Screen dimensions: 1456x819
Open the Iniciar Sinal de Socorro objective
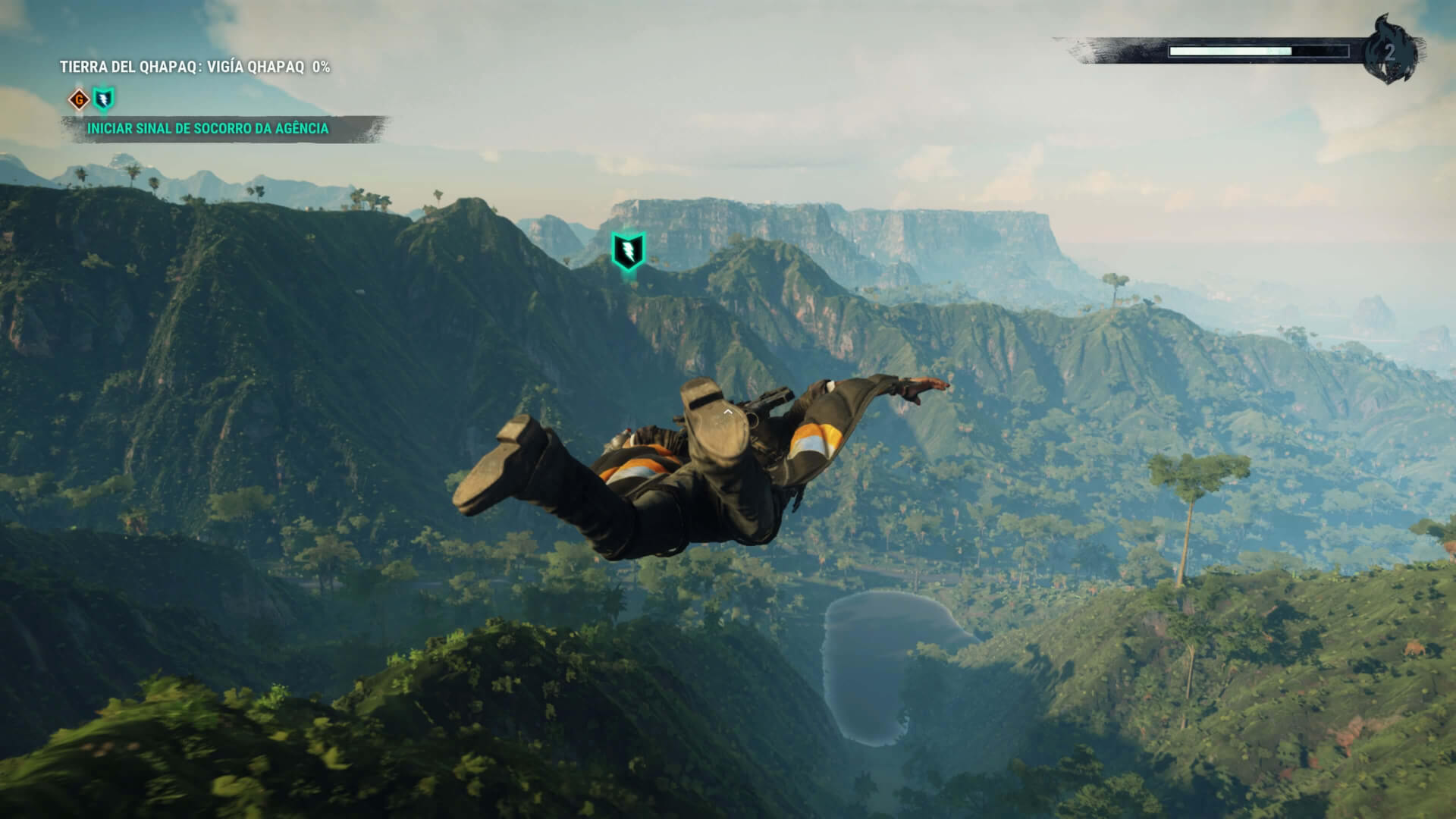[208, 129]
